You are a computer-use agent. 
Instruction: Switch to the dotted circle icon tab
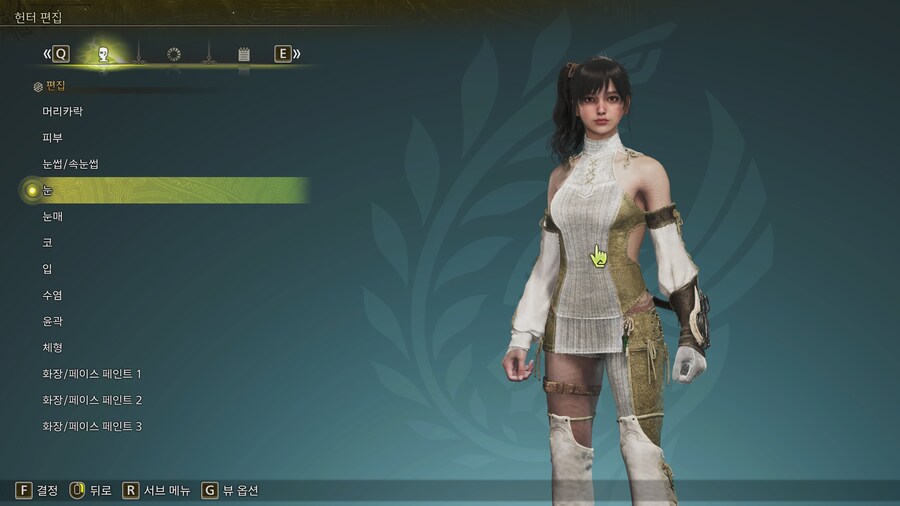tap(174, 54)
